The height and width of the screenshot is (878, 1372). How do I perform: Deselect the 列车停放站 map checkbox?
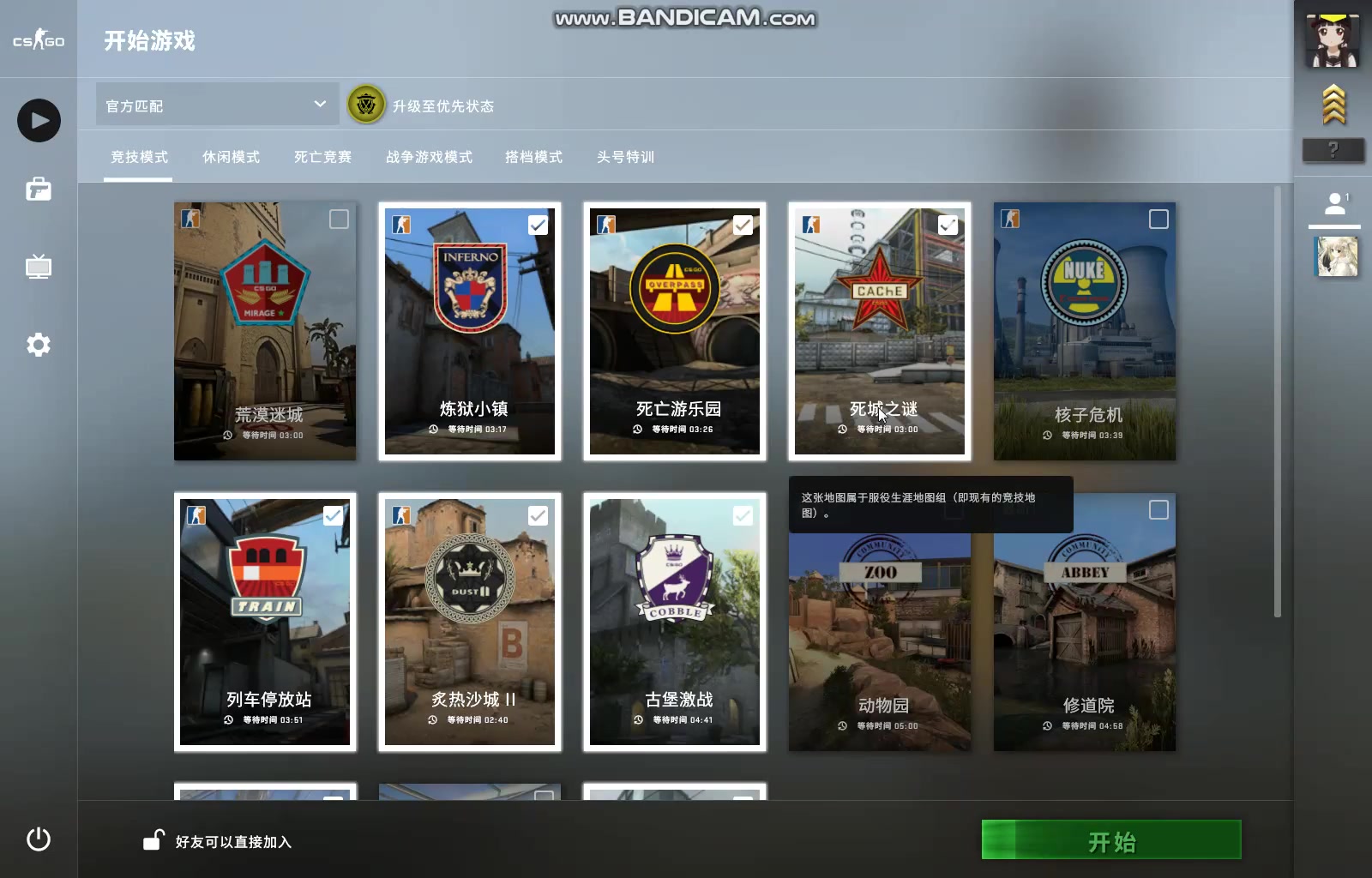(334, 515)
